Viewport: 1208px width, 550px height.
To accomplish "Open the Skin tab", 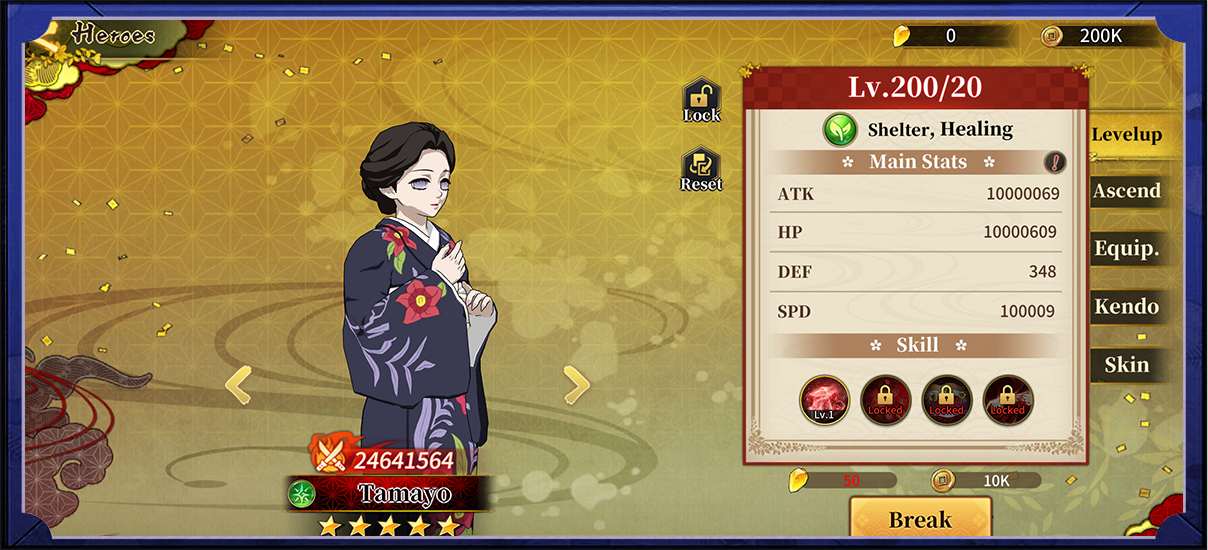I will 1126,365.
